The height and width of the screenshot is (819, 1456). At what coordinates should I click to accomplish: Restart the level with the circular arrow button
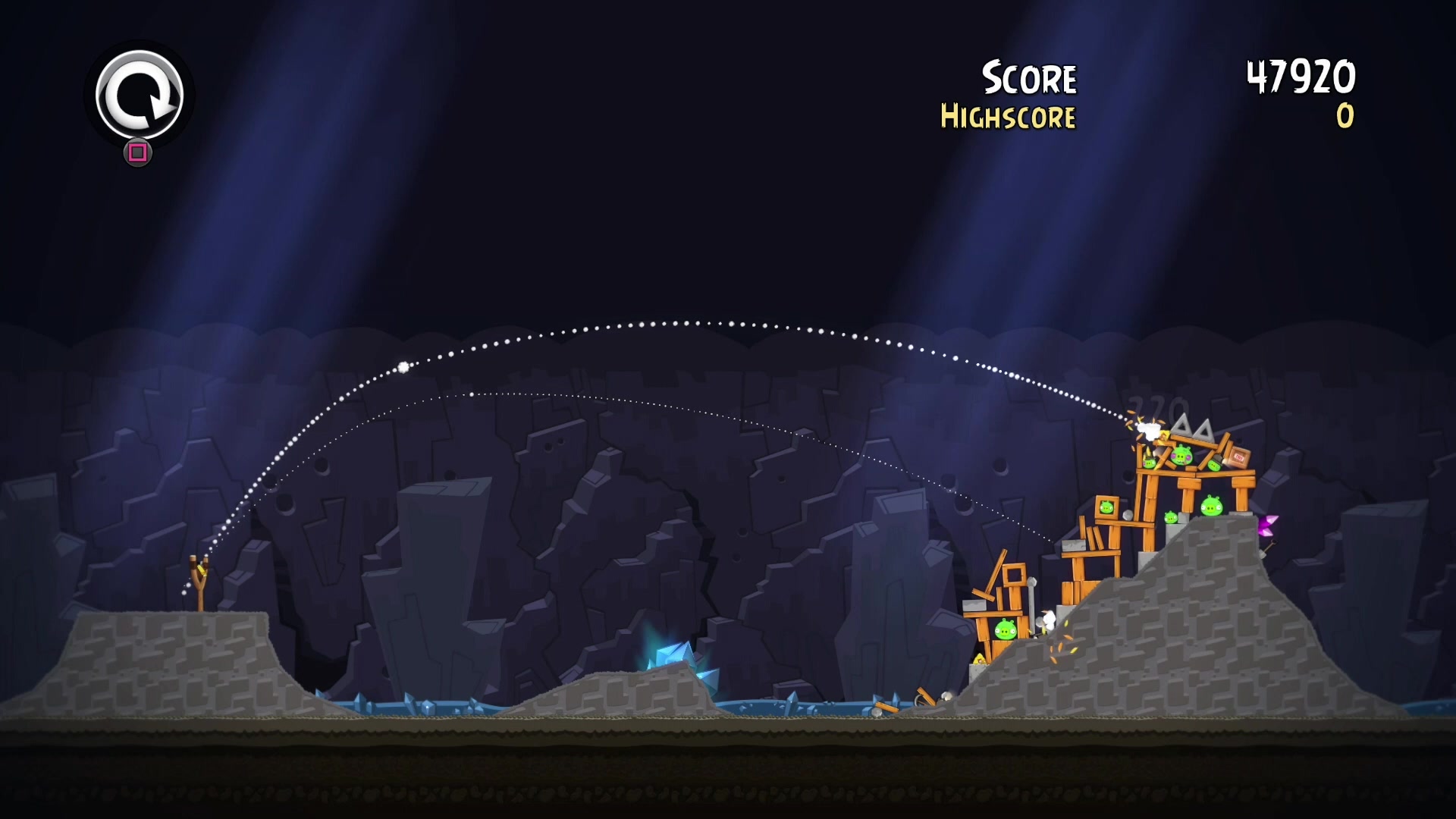point(140,96)
